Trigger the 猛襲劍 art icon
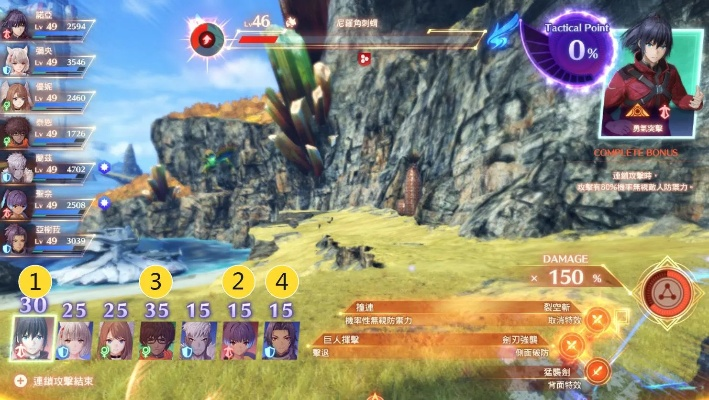Image resolution: width=709 pixels, height=400 pixels. pos(598,372)
